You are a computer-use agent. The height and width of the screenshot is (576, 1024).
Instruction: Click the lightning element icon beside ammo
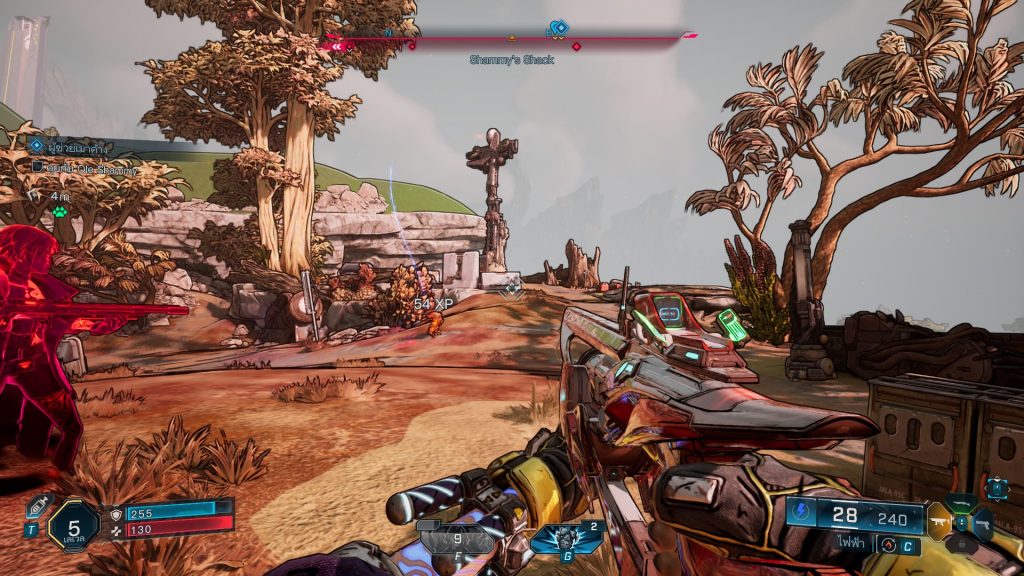pyautogui.click(x=802, y=516)
